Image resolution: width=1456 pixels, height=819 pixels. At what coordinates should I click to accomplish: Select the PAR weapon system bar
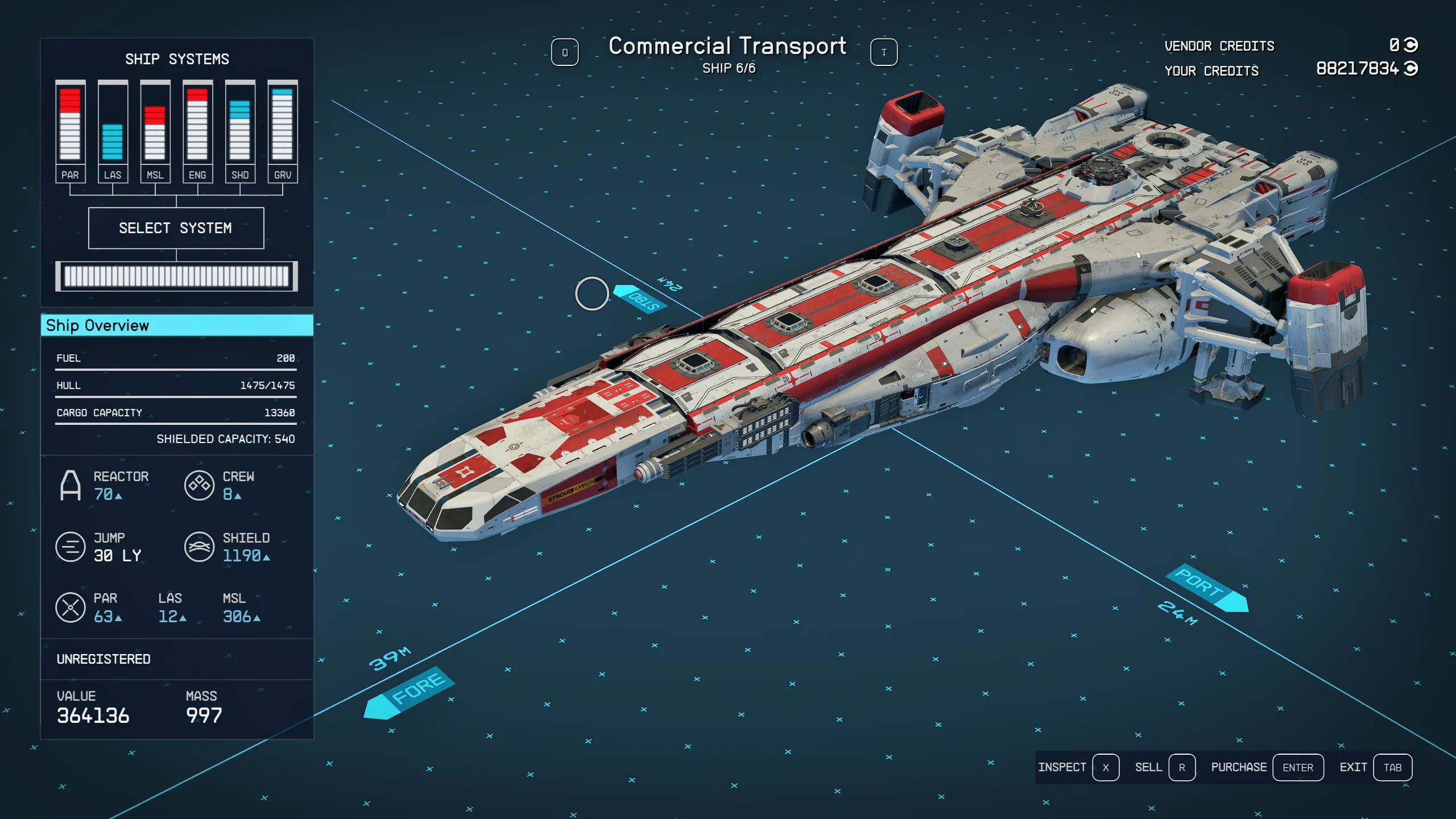point(70,131)
